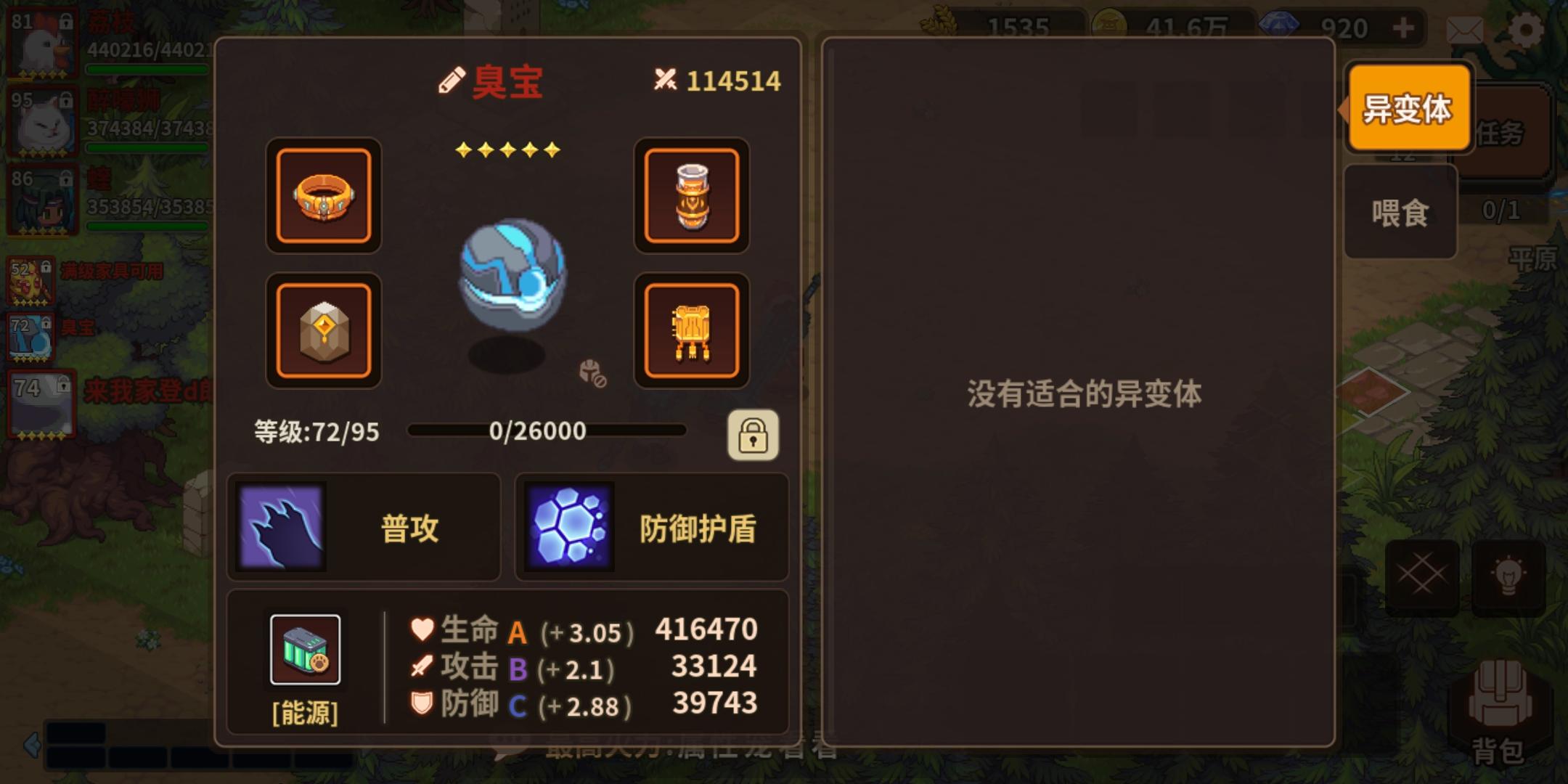The image size is (1568, 784).
Task: Select the golden canister equipment slot
Action: [693, 197]
